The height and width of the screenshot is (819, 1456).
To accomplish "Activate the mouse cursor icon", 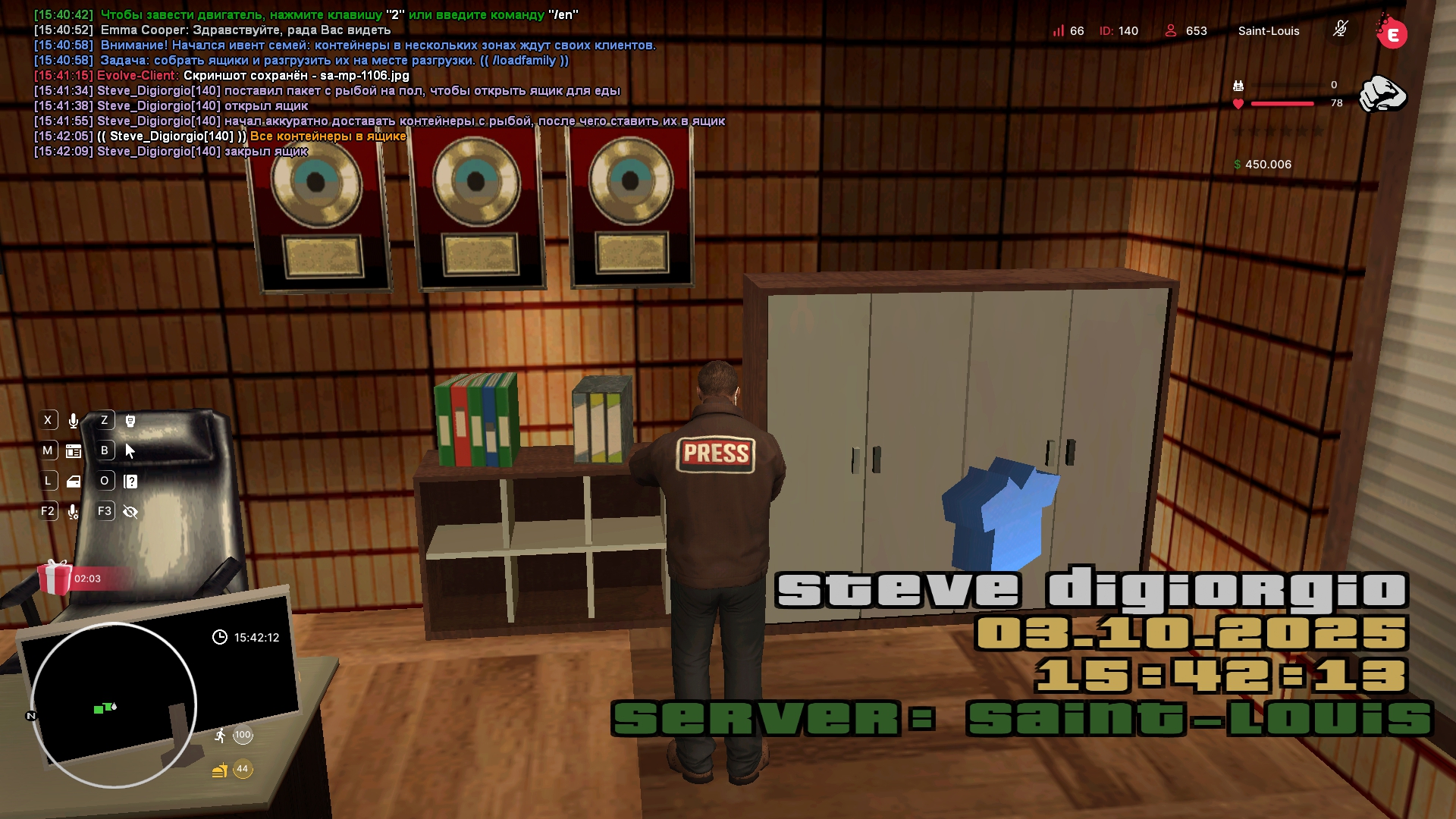I will 130,451.
